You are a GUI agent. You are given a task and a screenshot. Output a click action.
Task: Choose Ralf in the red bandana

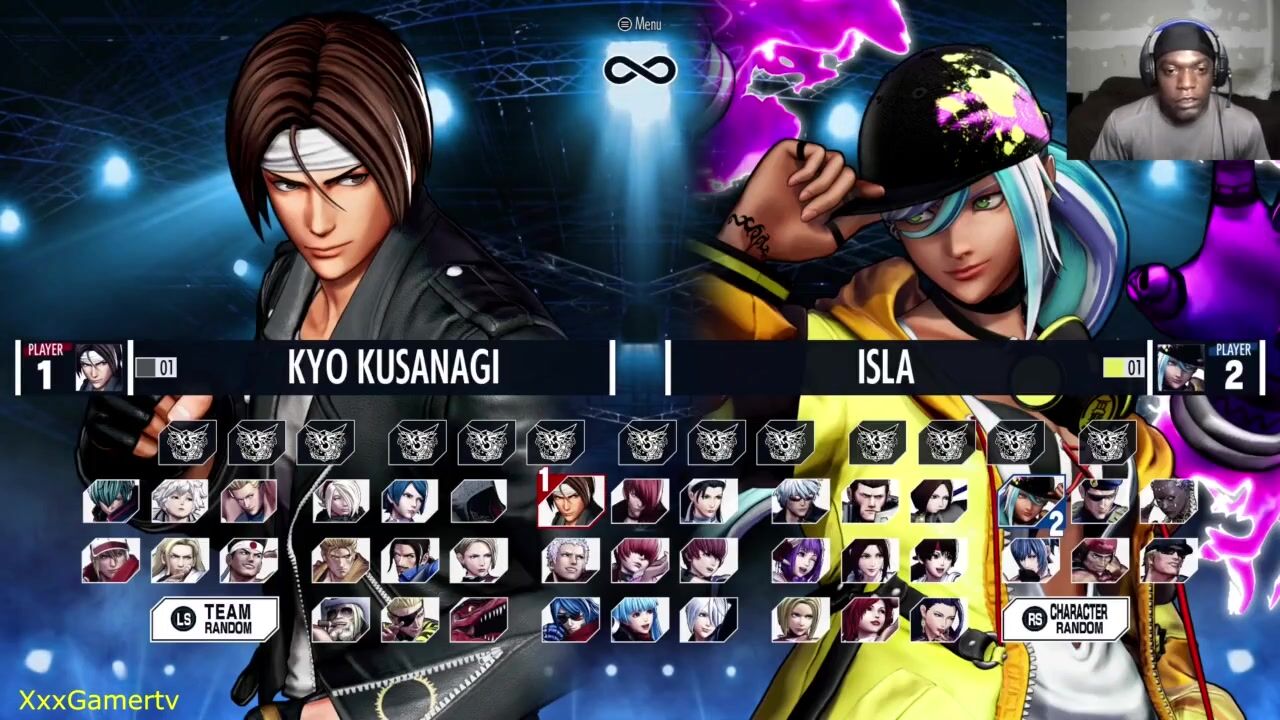[1099, 560]
